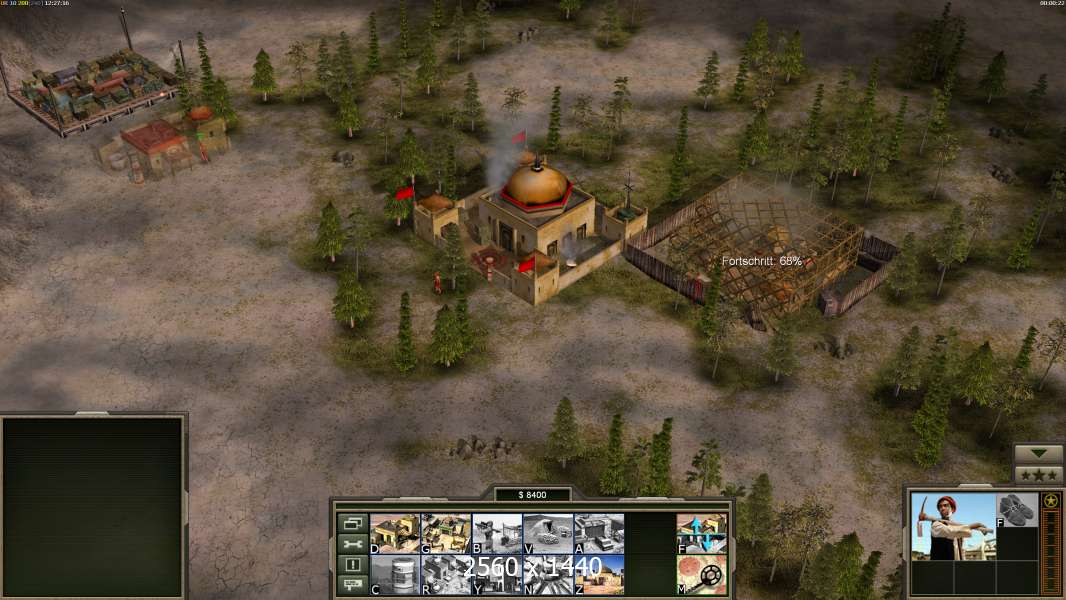Build the structure on the D hotkey icon
1066x600 pixels.
click(394, 533)
